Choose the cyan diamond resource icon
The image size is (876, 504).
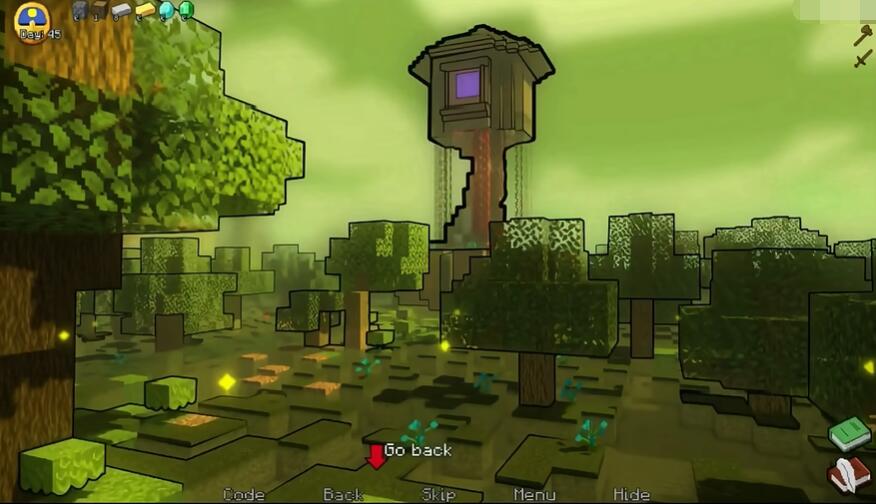(166, 11)
